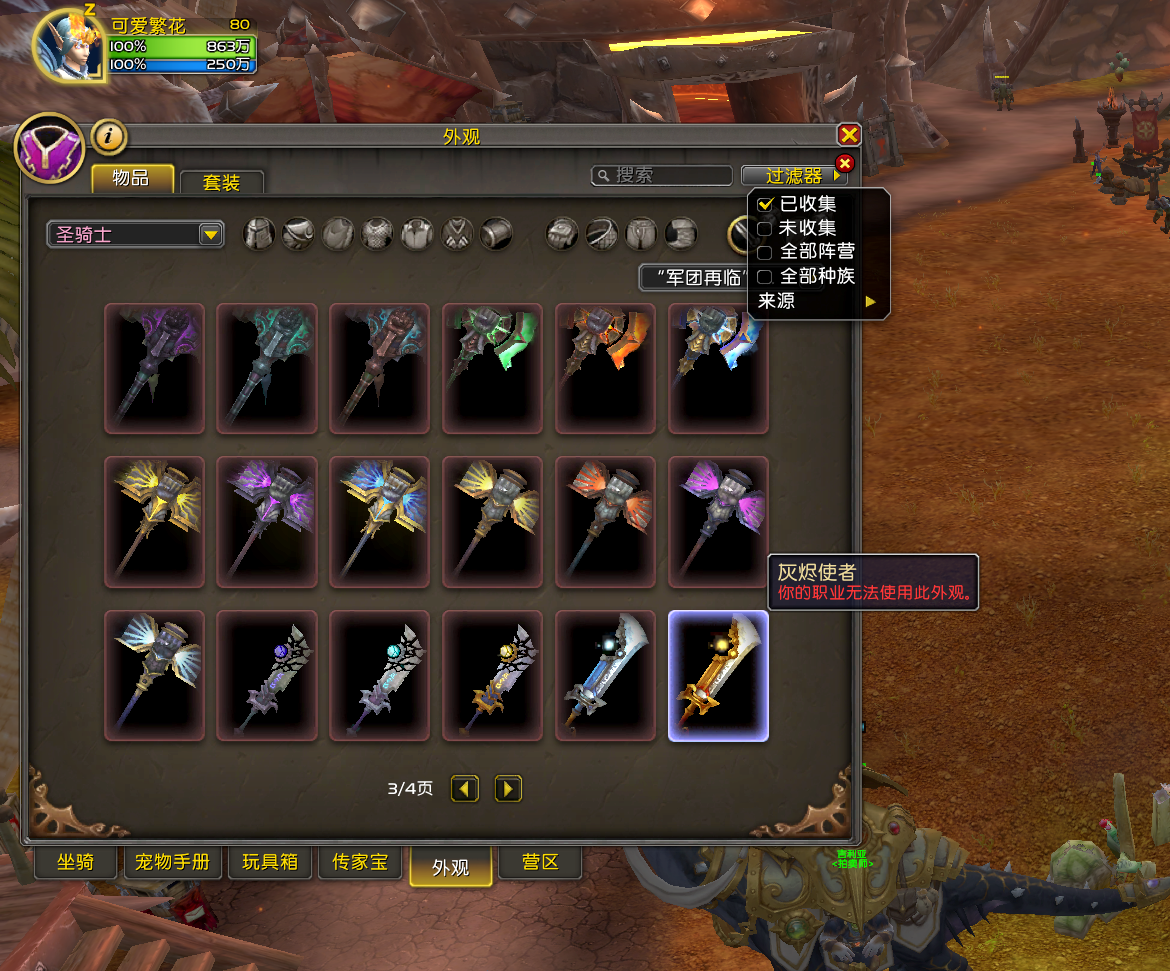Screen dimensions: 1170x971
Task: Uncheck the 已收集 collected filter
Action: coord(765,204)
